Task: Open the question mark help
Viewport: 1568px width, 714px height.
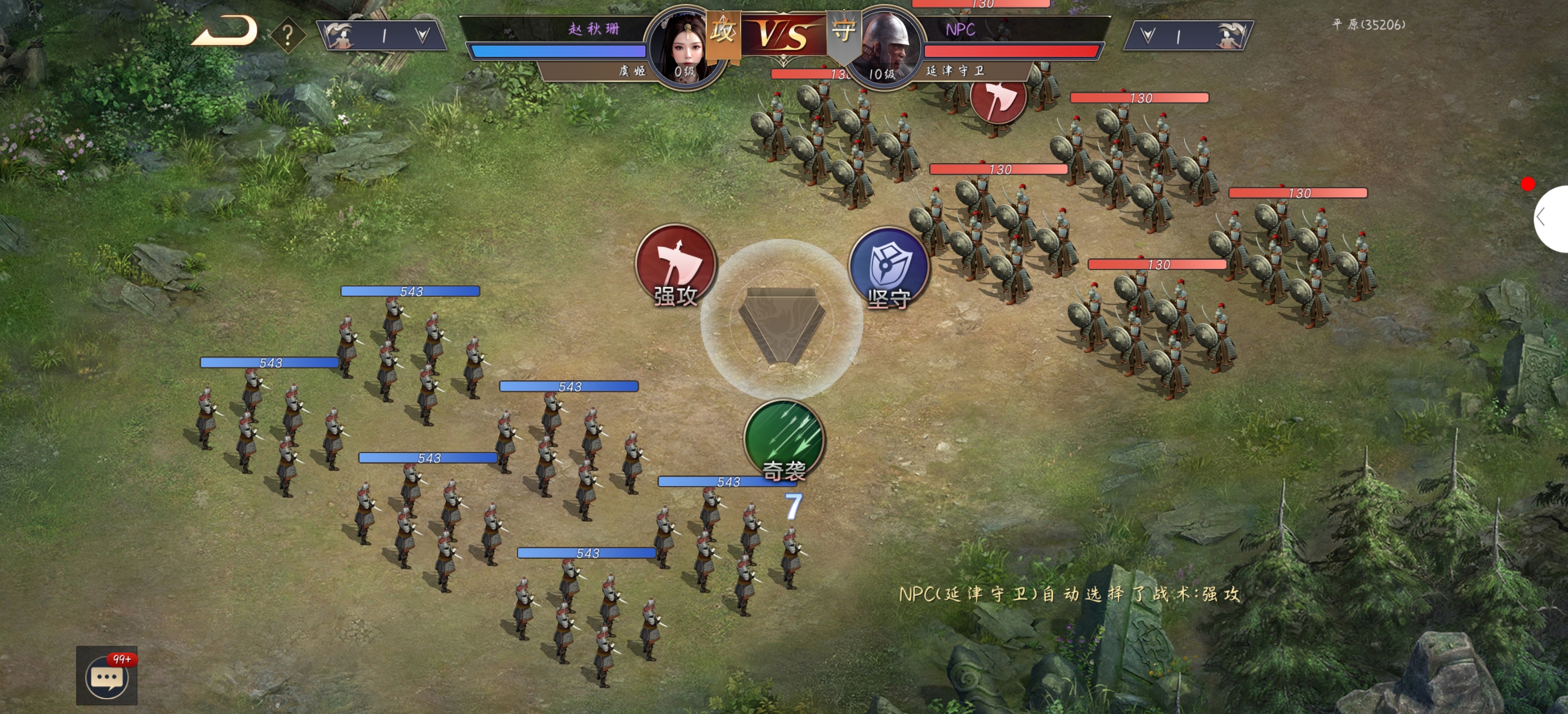Action: [x=288, y=35]
